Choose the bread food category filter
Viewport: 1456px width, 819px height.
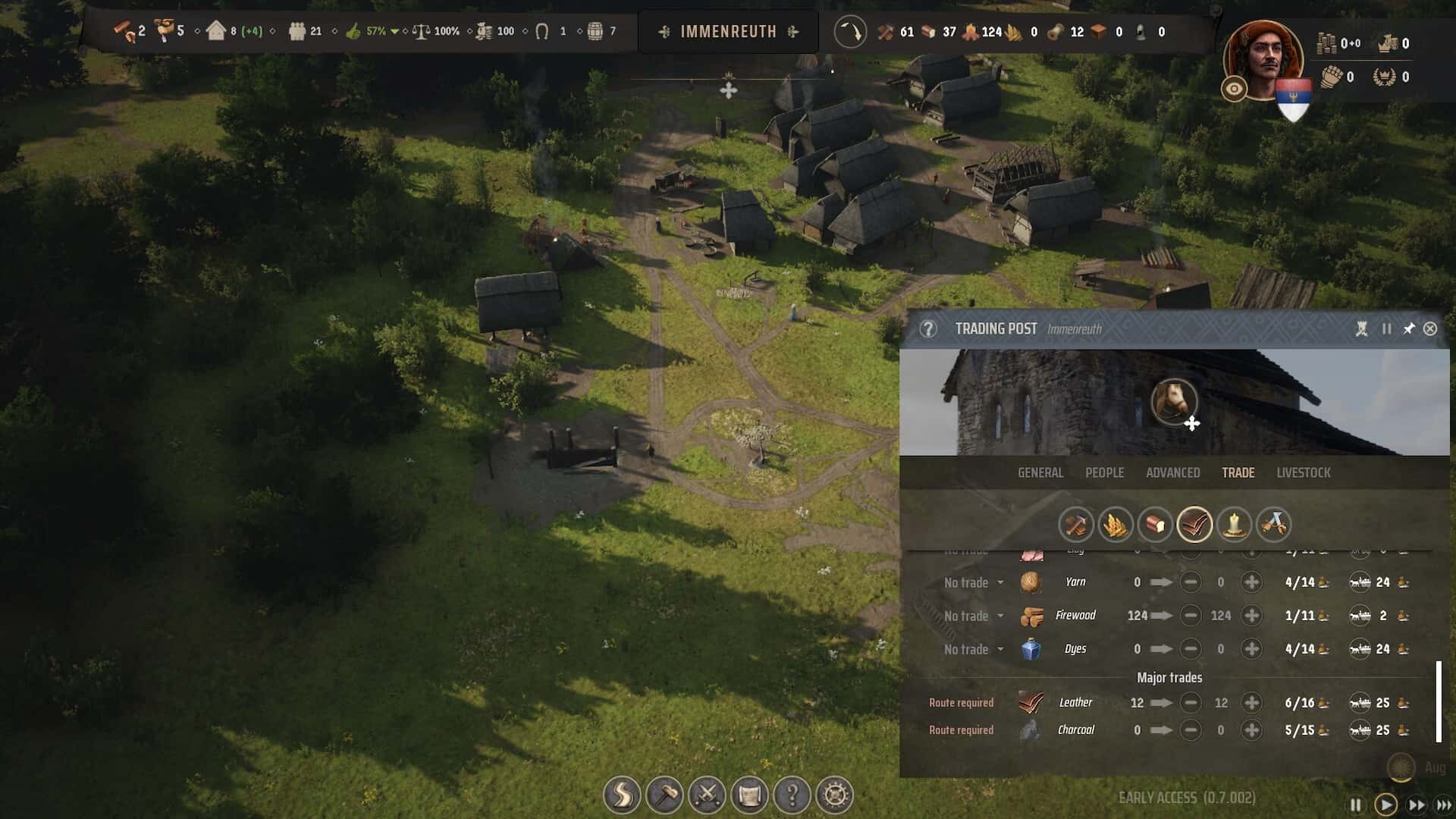(1154, 524)
